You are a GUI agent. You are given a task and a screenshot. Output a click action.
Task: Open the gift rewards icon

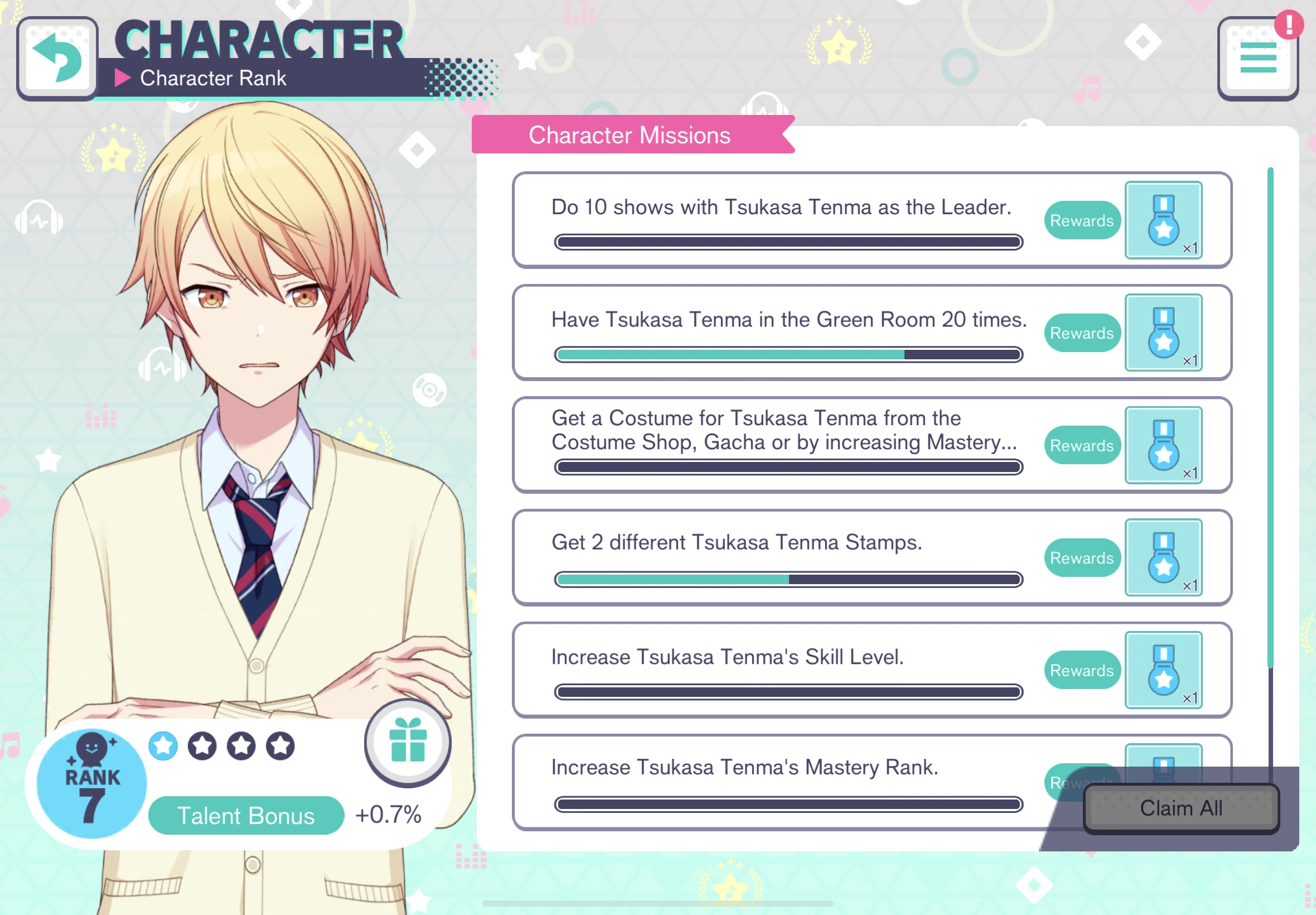tap(408, 743)
